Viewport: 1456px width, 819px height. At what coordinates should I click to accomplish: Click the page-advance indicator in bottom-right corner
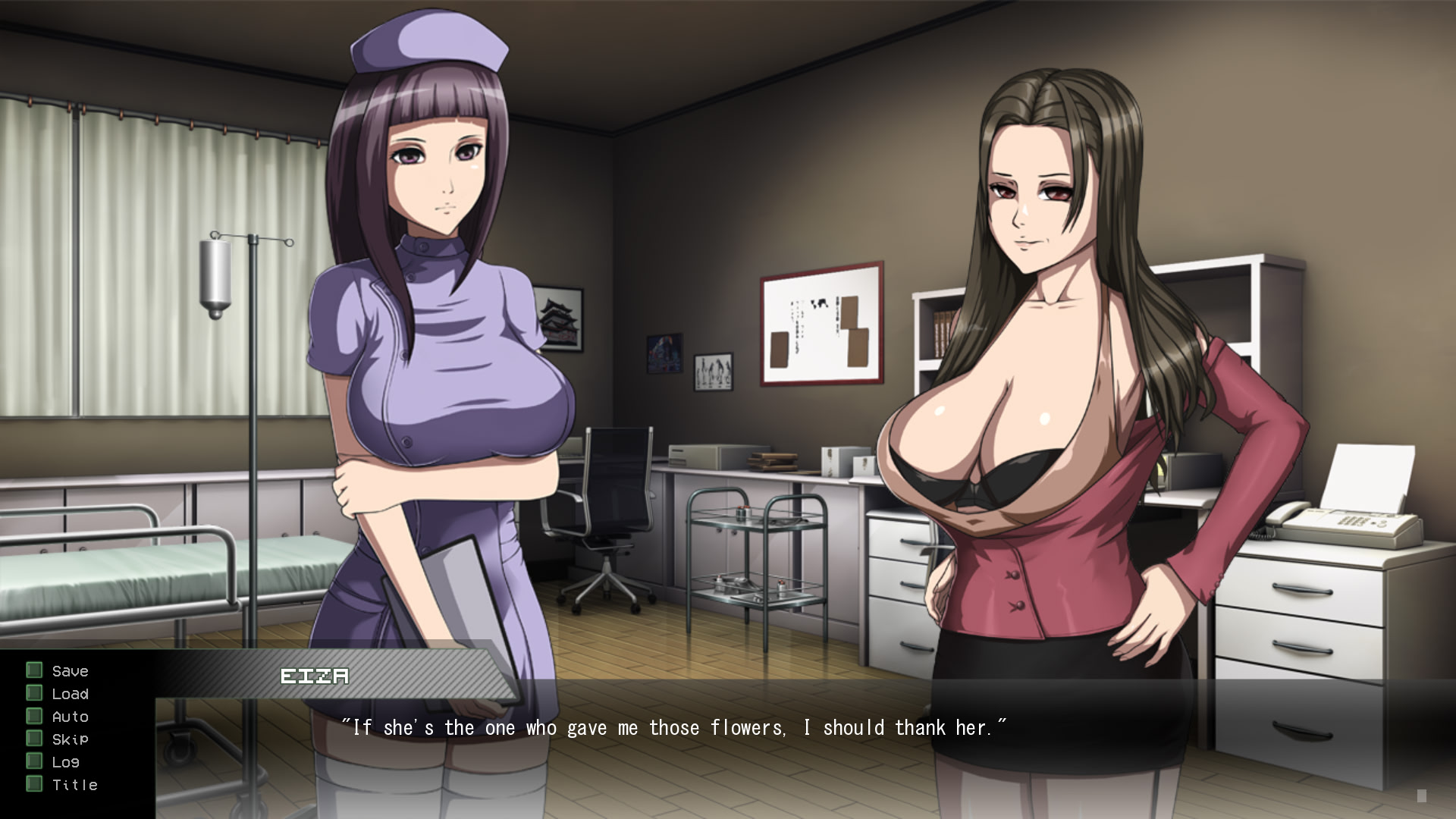1421,797
